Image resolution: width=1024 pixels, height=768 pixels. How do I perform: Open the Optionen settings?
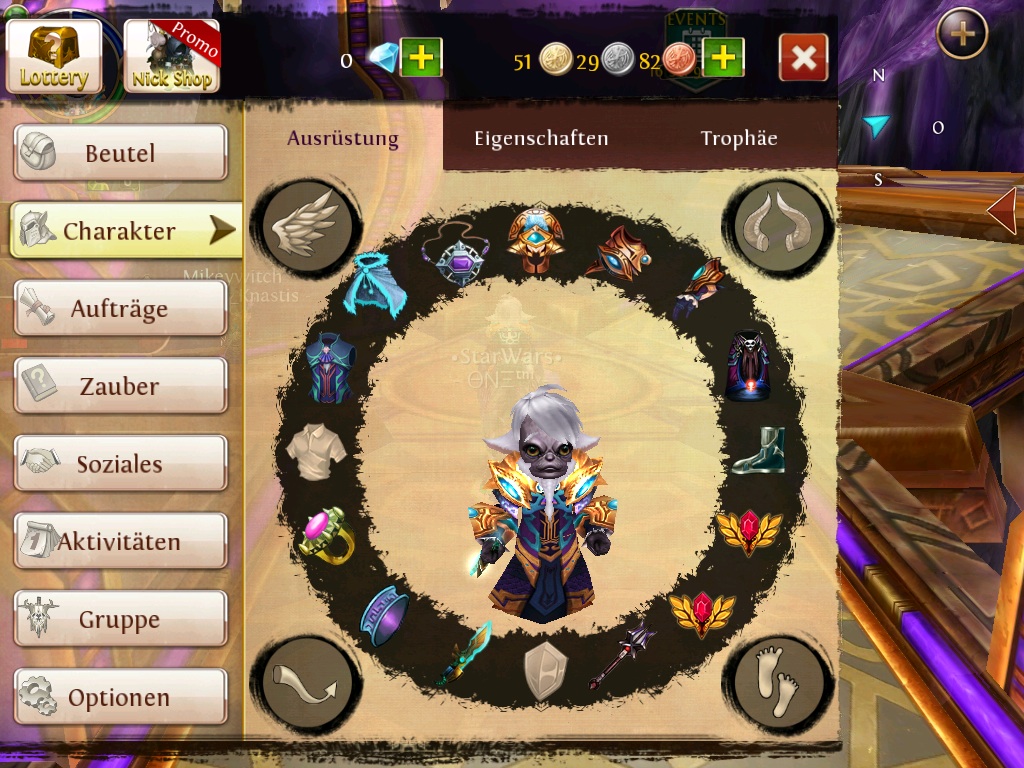tap(120, 697)
